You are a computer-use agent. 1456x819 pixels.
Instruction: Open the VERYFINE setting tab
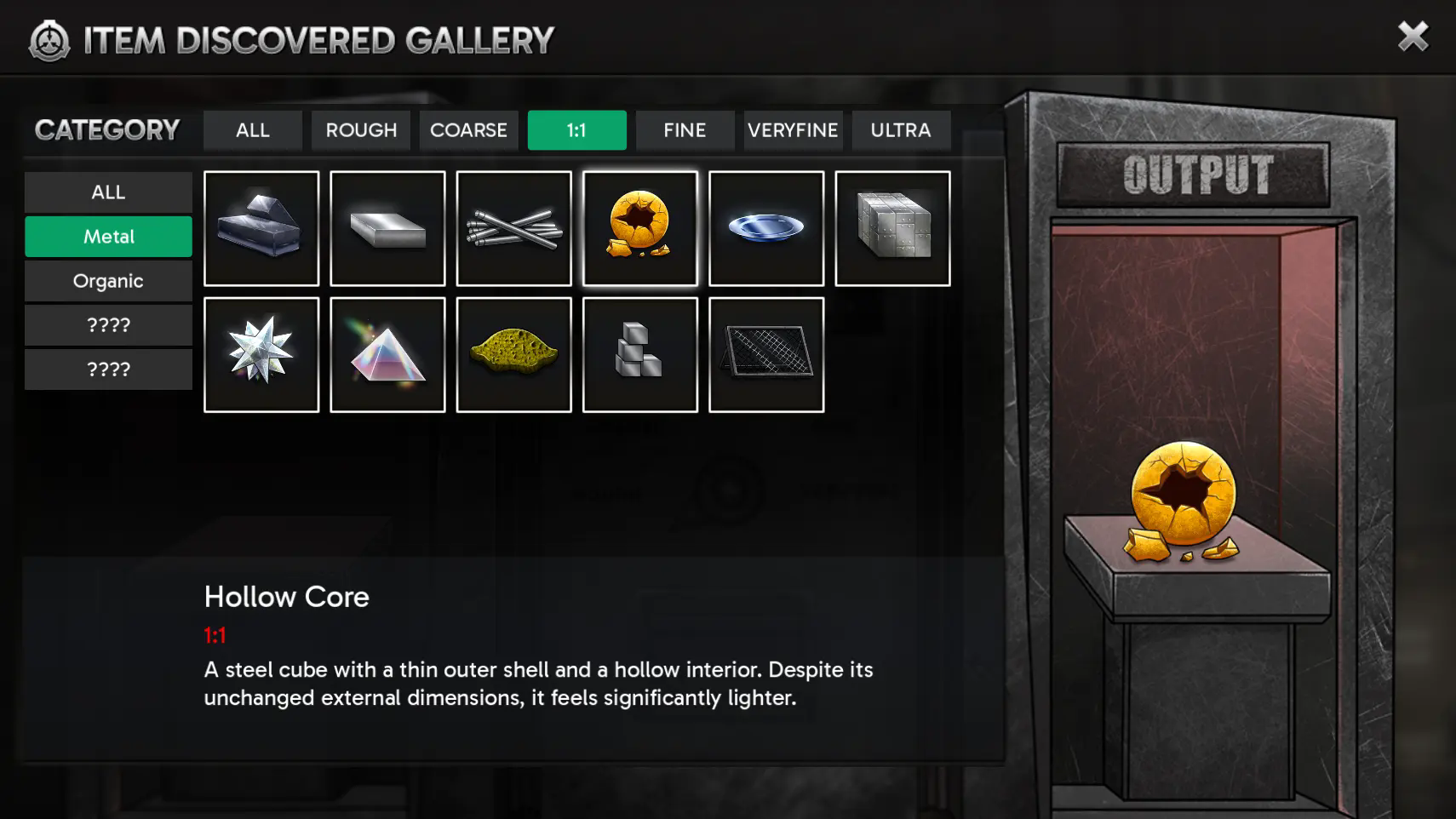pyautogui.click(x=793, y=130)
